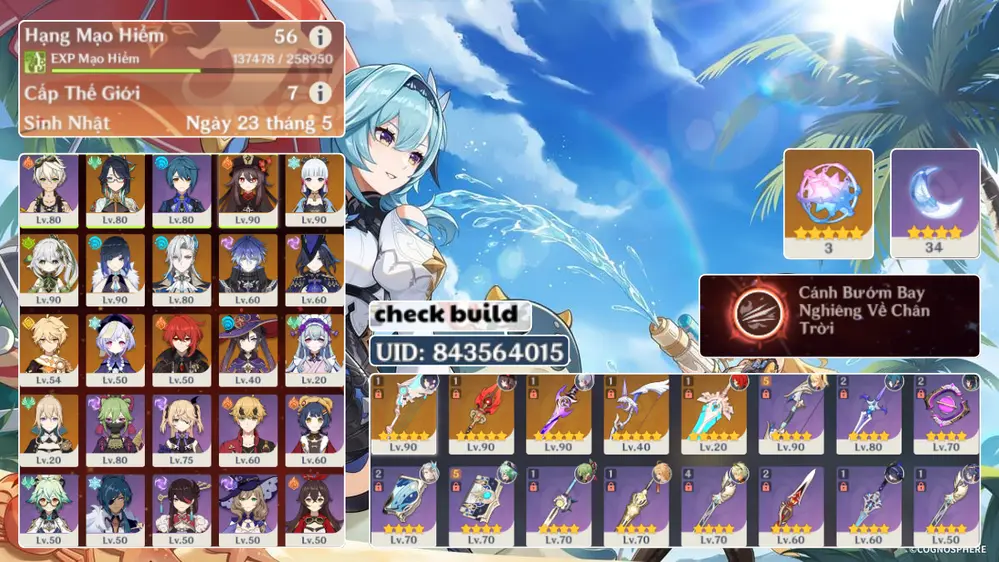Click the check build label

point(447,314)
